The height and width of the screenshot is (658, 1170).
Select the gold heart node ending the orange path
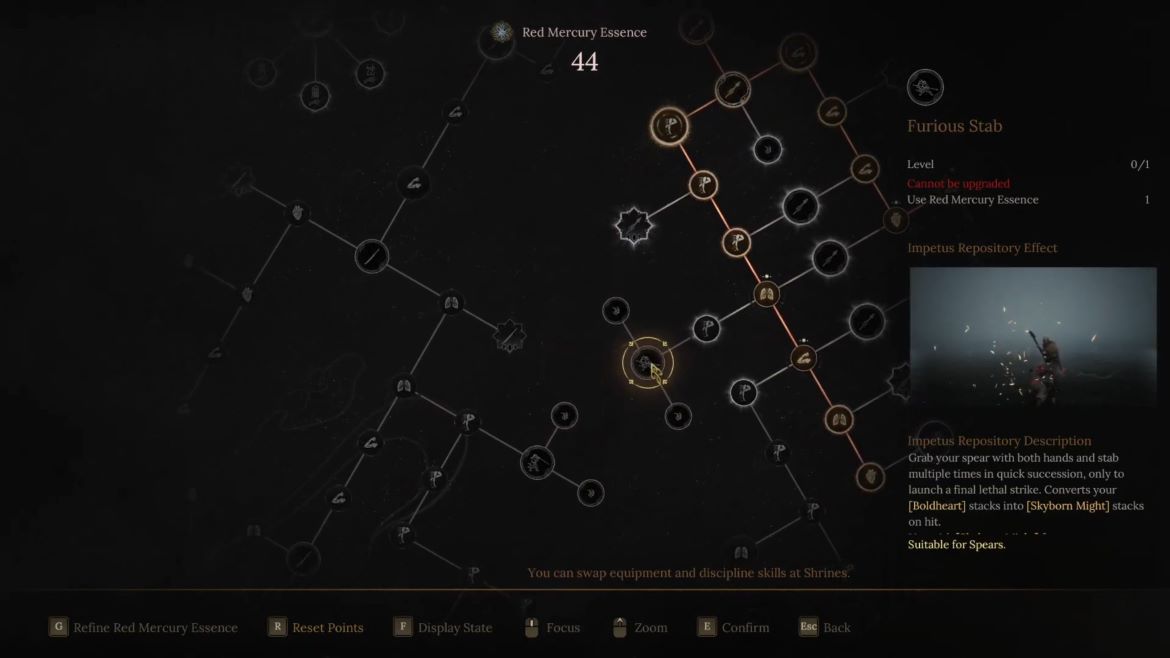pyautogui.click(x=870, y=476)
